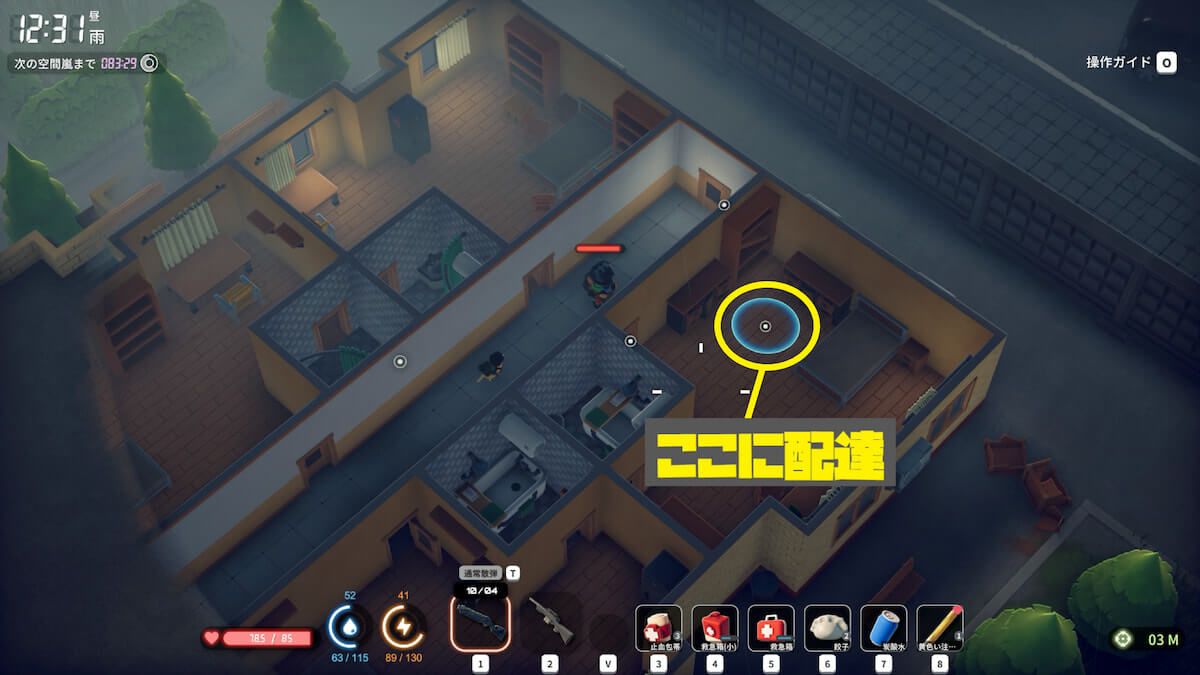Select the small first aid kit (救急箱(小))
This screenshot has height=675, width=1200.
click(x=715, y=628)
